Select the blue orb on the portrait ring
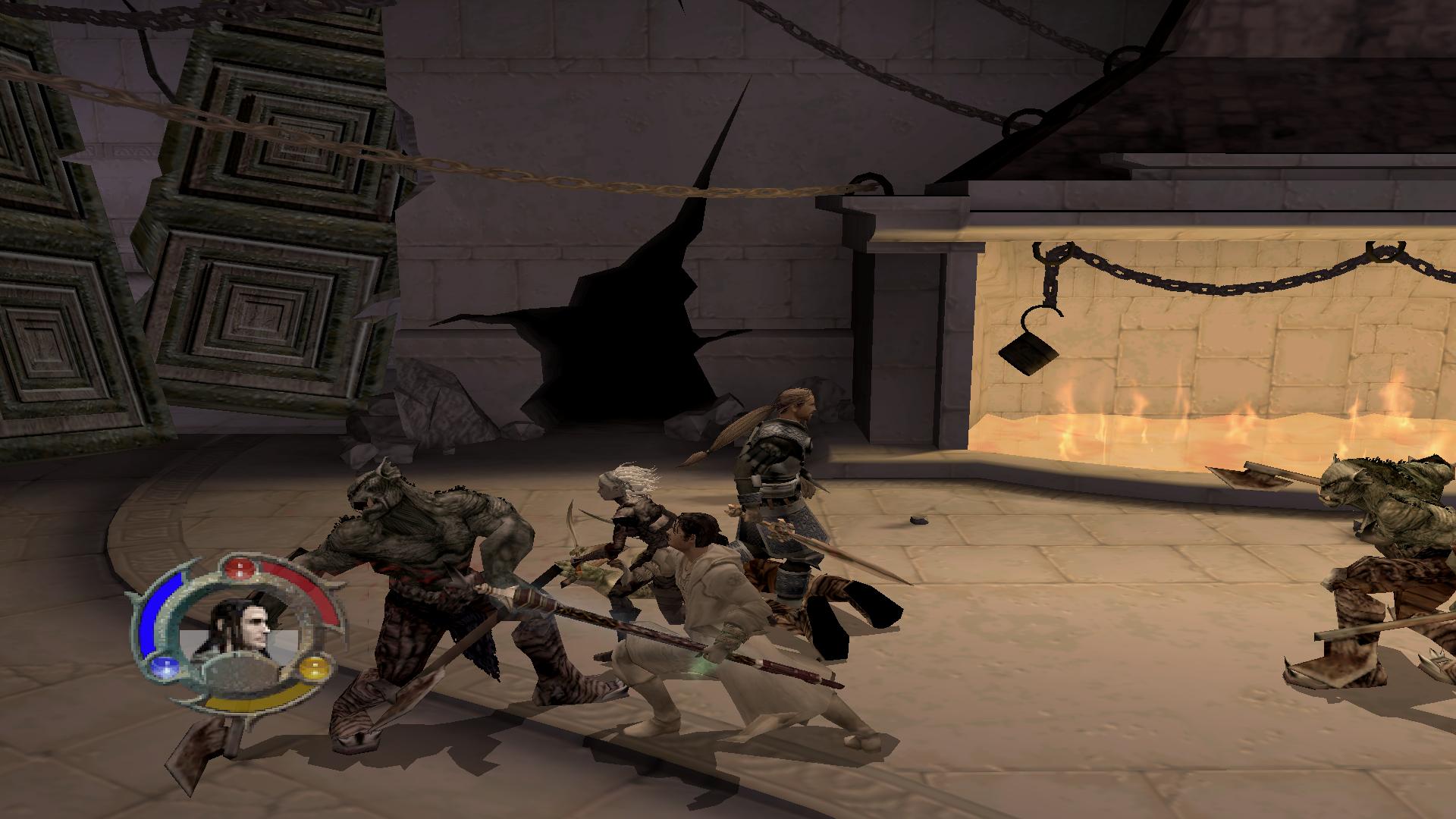 coord(162,667)
